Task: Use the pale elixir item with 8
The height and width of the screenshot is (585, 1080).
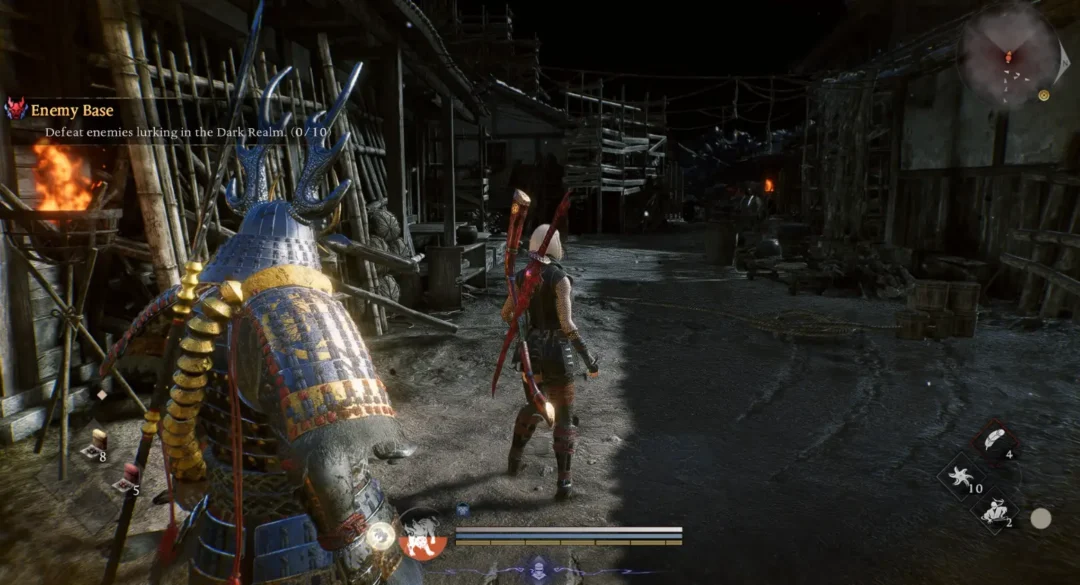Action: pos(98,443)
